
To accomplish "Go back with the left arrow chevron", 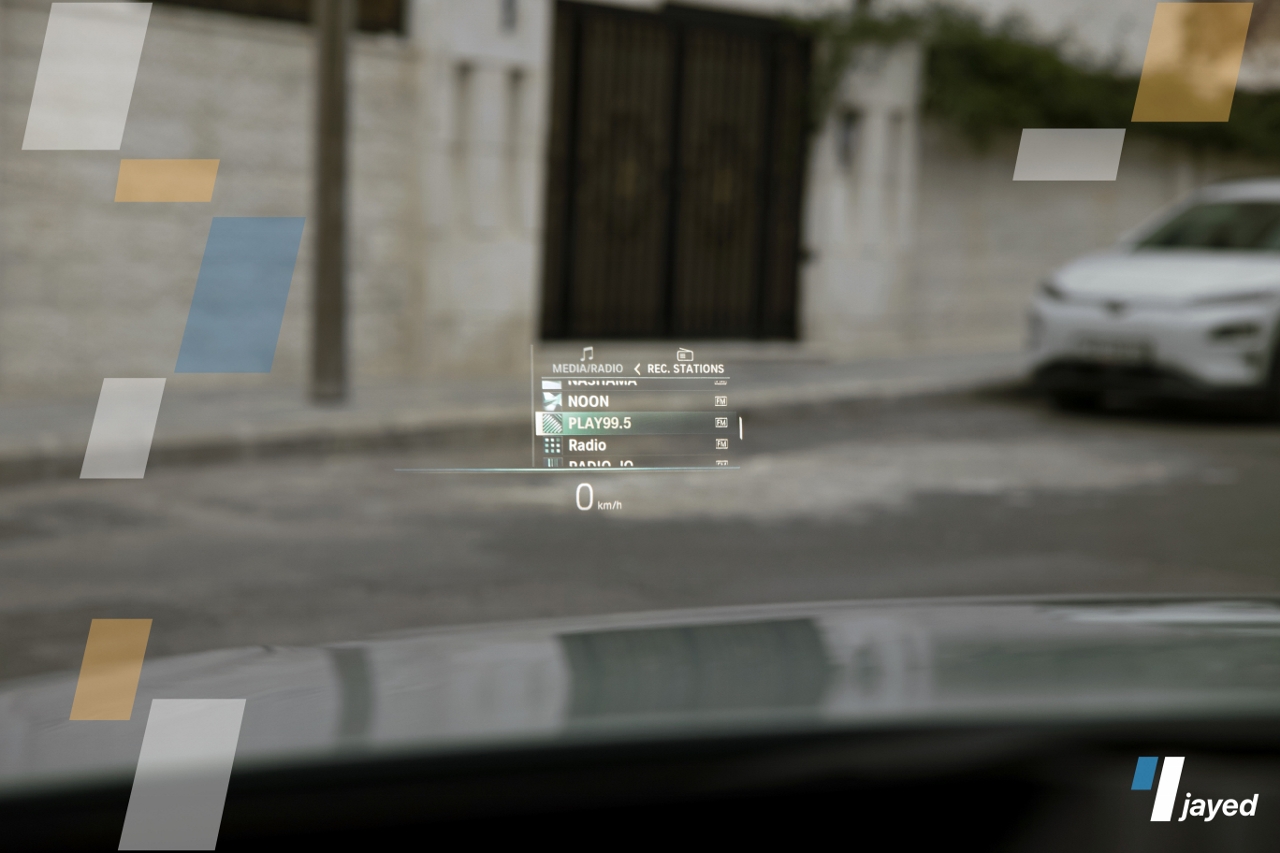I will [x=637, y=369].
